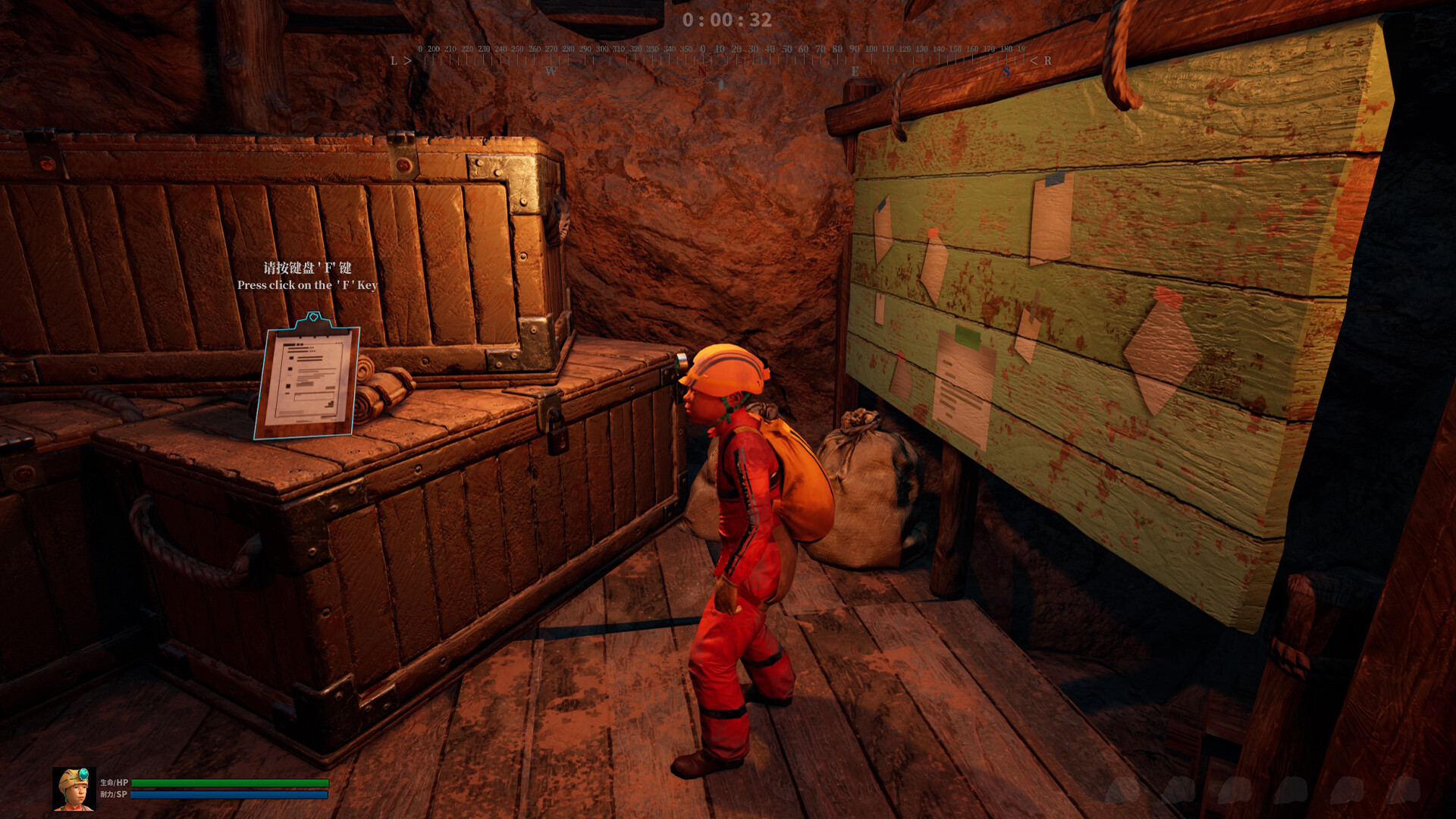Click the 0:00:32 timer display
This screenshot has height=819, width=1456.
pyautogui.click(x=728, y=20)
